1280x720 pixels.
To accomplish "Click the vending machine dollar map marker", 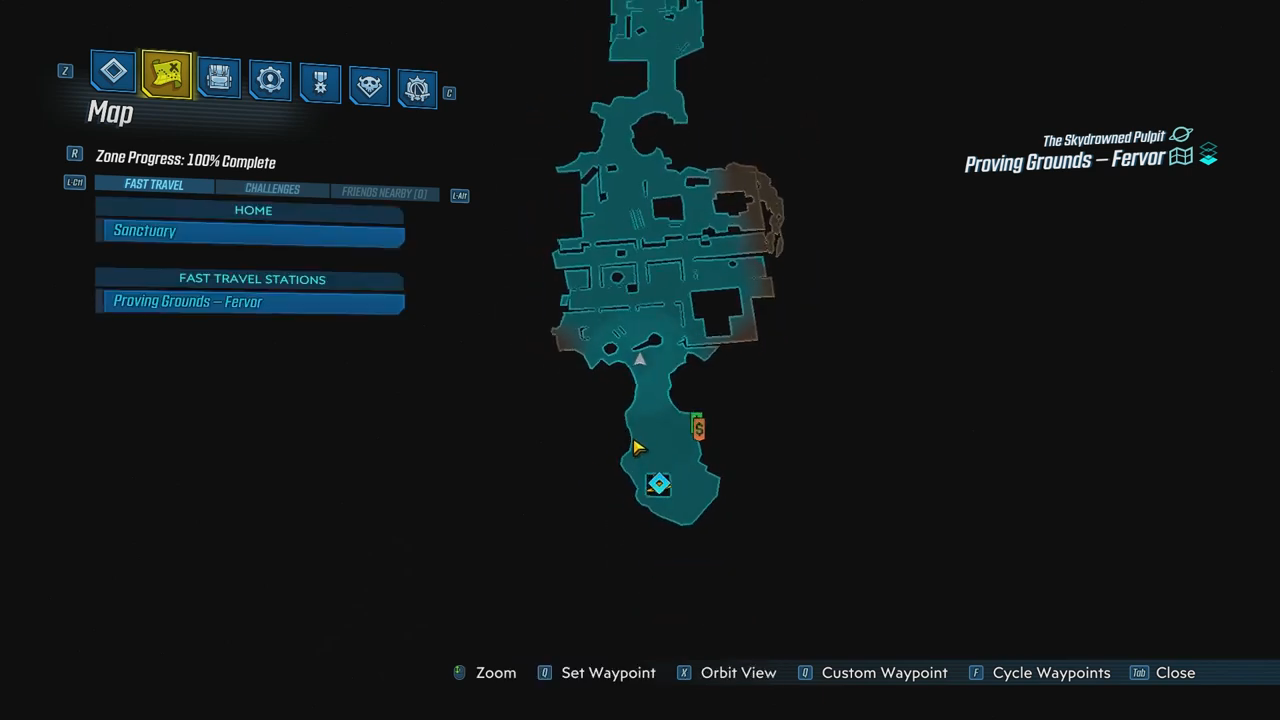I will (698, 428).
